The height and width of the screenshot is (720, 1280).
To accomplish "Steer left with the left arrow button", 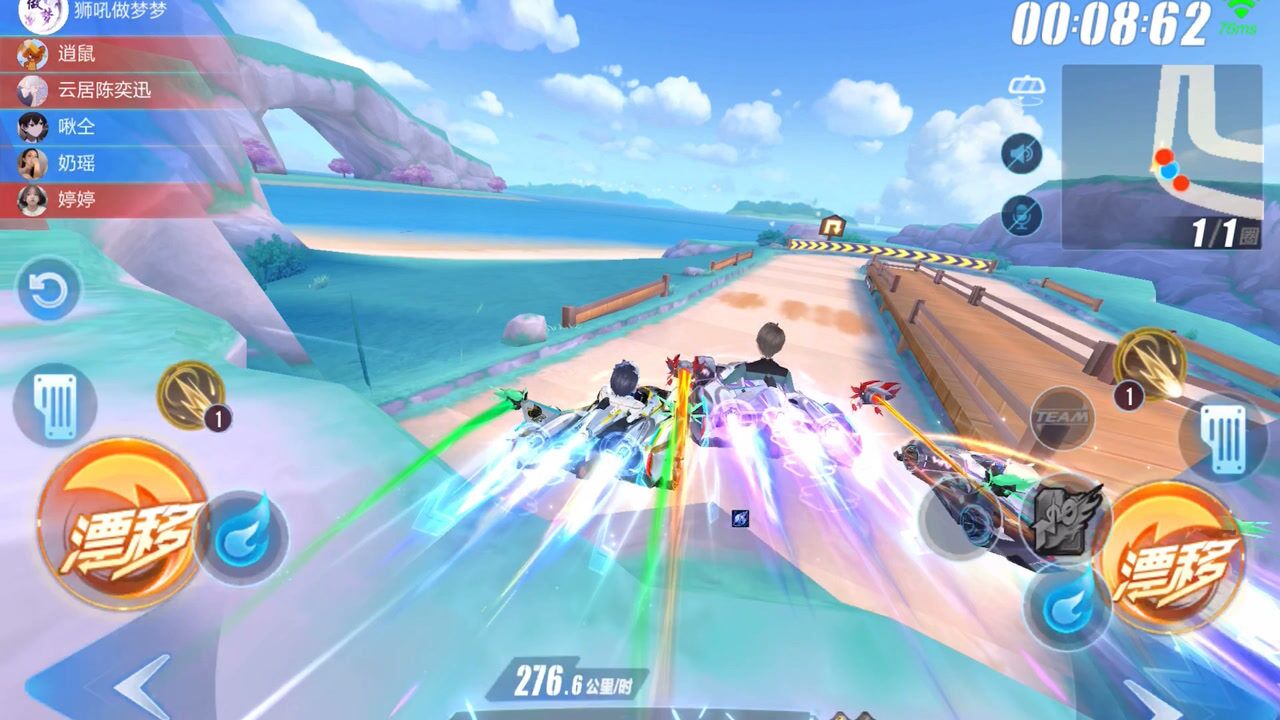I will [140, 685].
